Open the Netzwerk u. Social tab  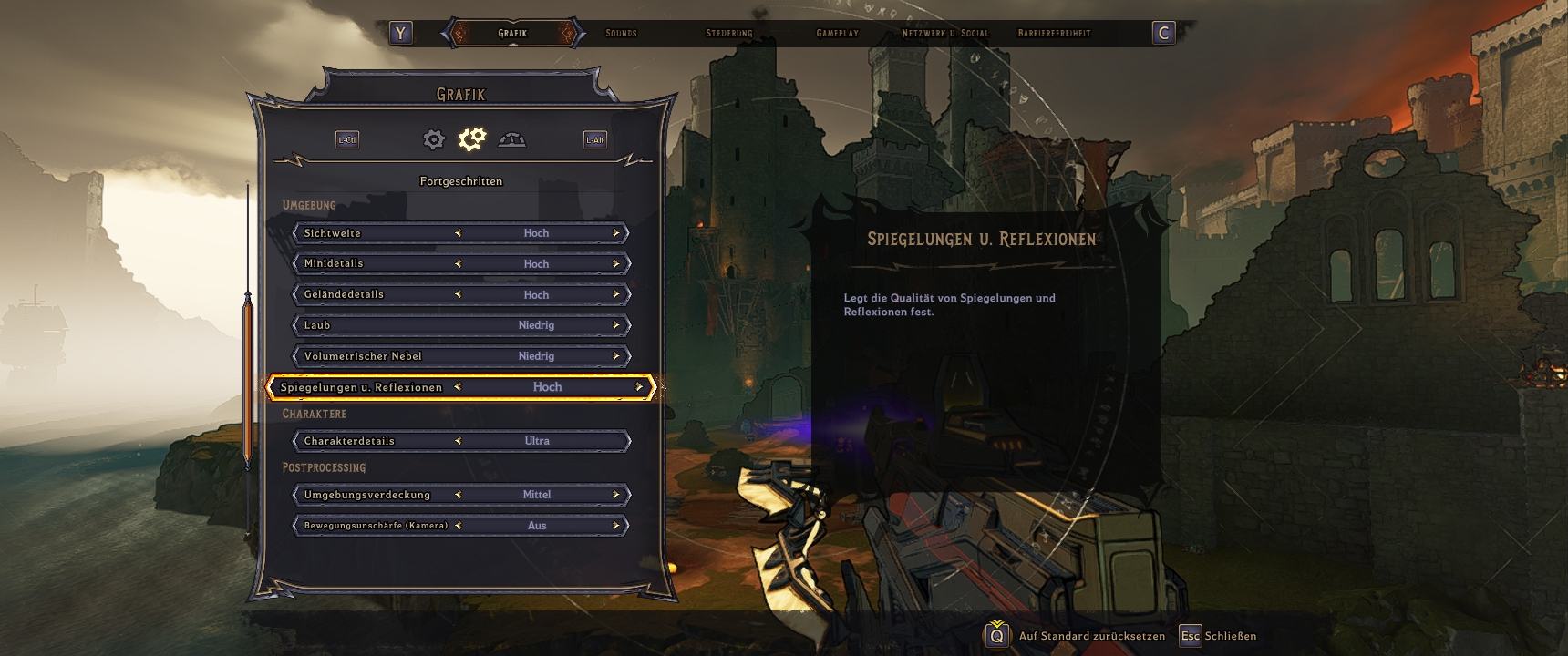(x=944, y=34)
